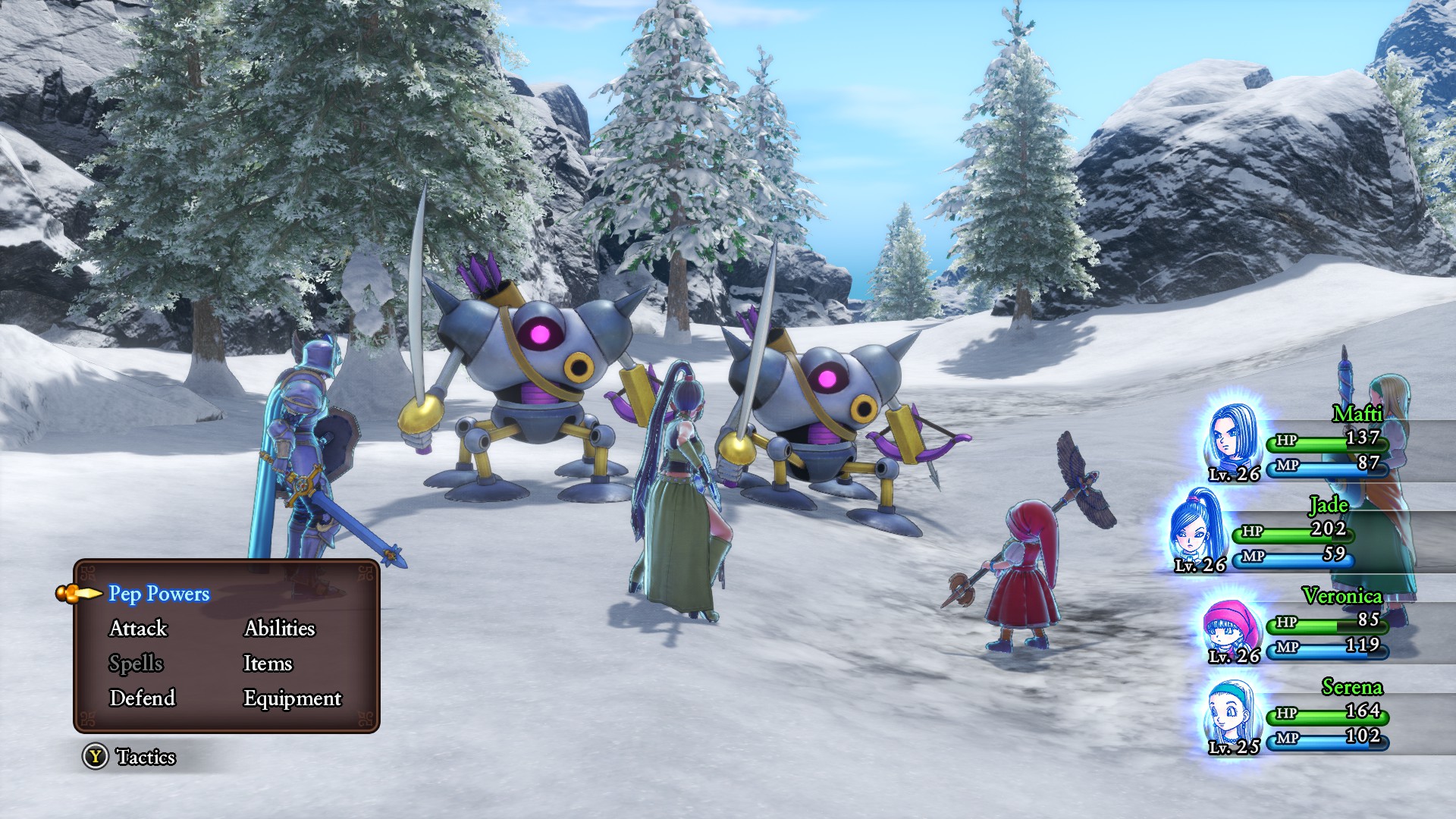Open the greyed-out Spells command

pos(136,664)
